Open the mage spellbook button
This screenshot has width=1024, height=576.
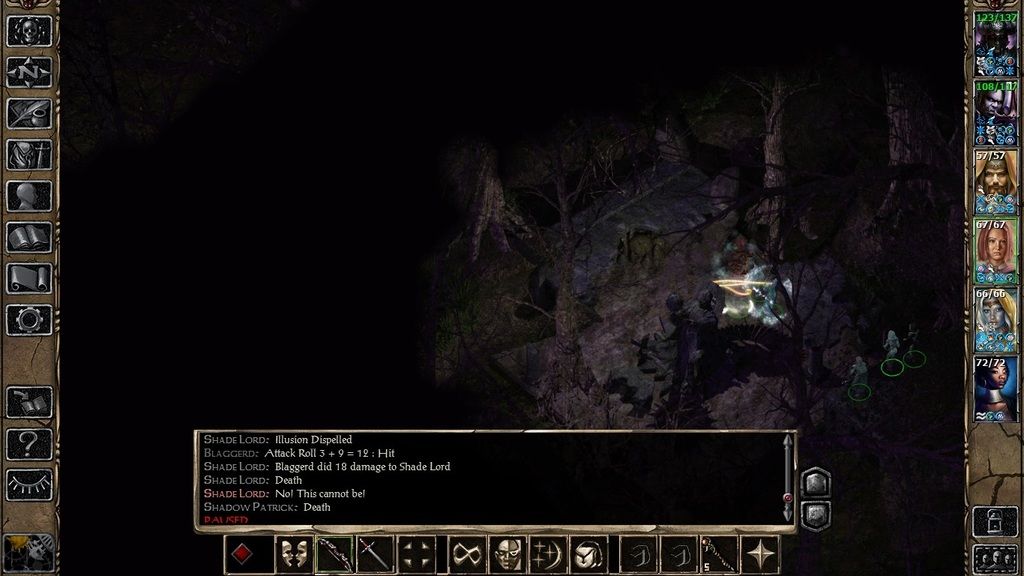(29, 237)
